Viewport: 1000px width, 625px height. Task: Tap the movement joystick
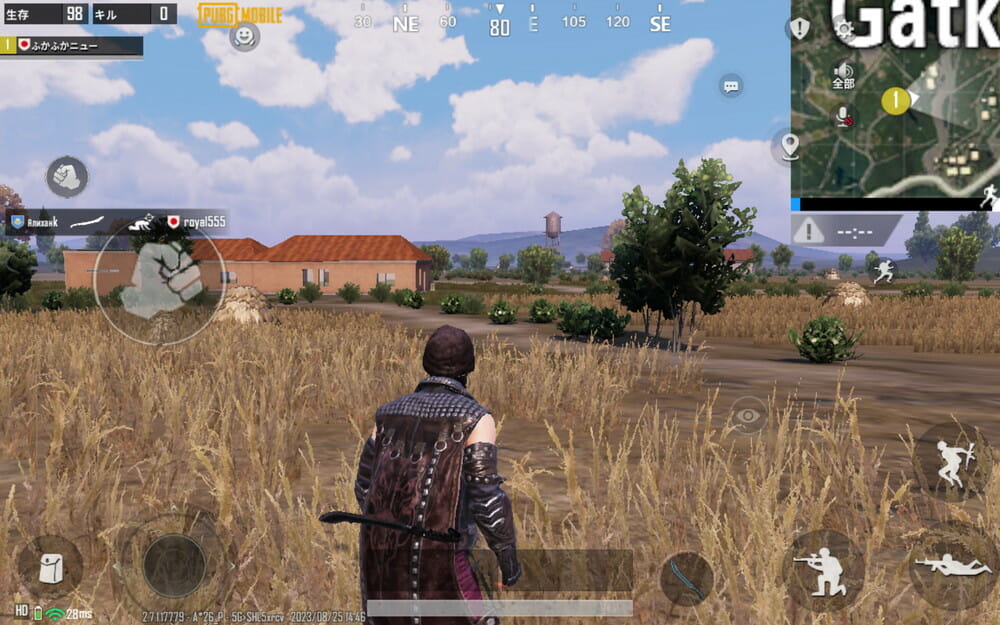[174, 565]
